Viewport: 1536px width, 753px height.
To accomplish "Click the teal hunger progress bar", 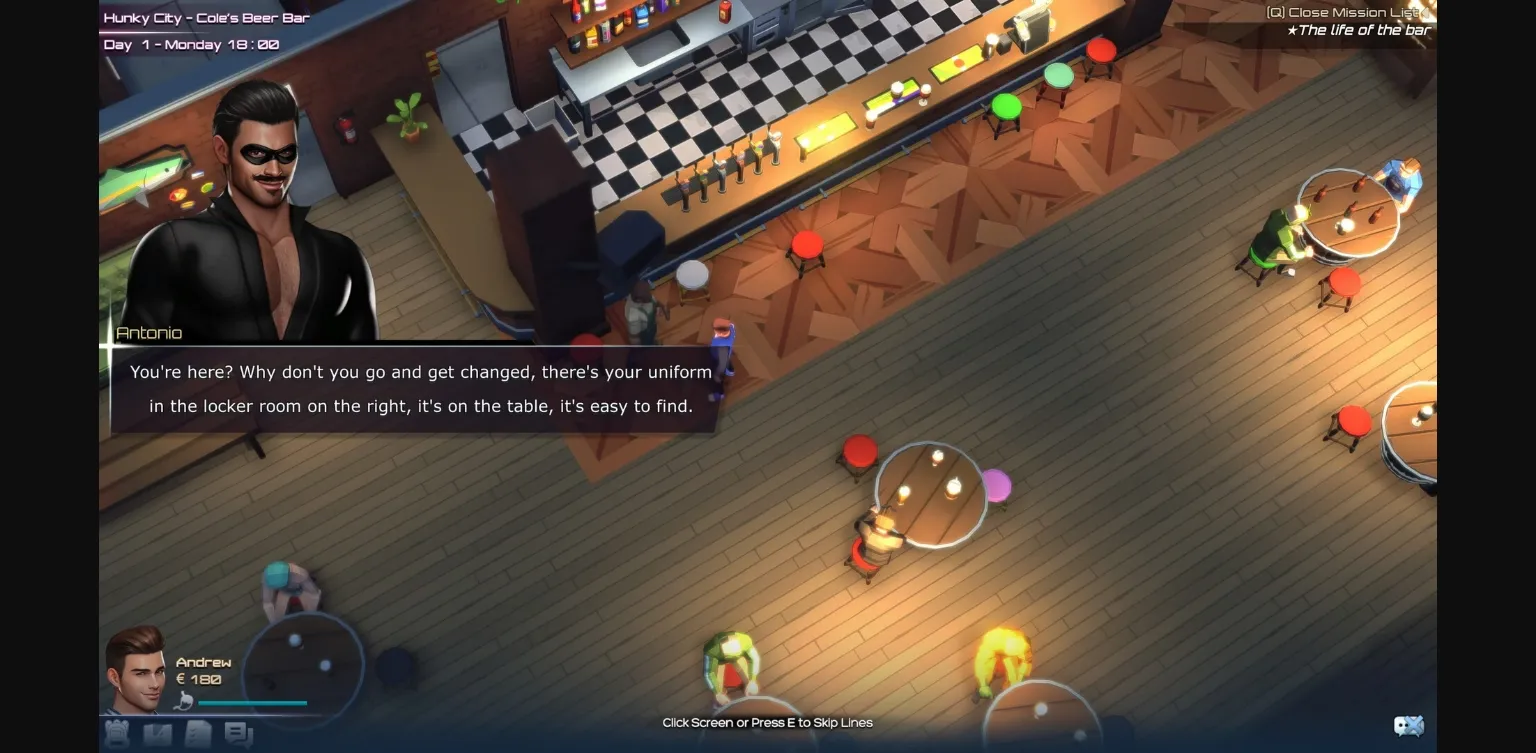I will (x=252, y=703).
